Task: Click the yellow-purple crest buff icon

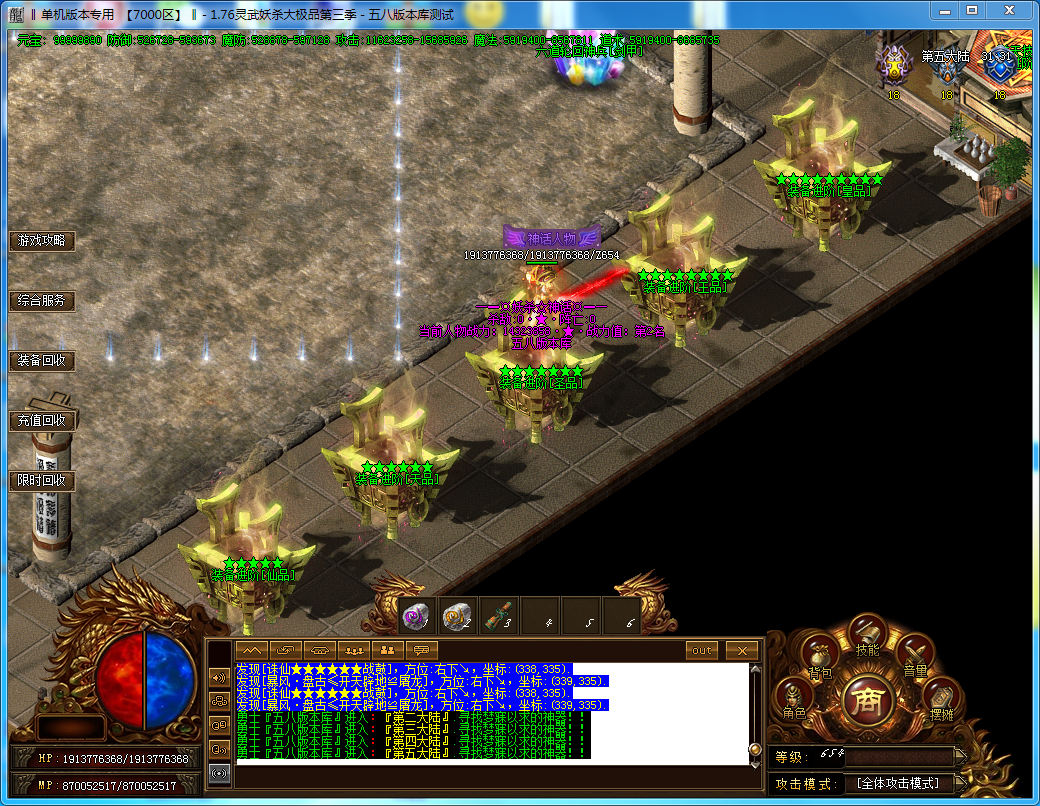Action: pos(893,67)
